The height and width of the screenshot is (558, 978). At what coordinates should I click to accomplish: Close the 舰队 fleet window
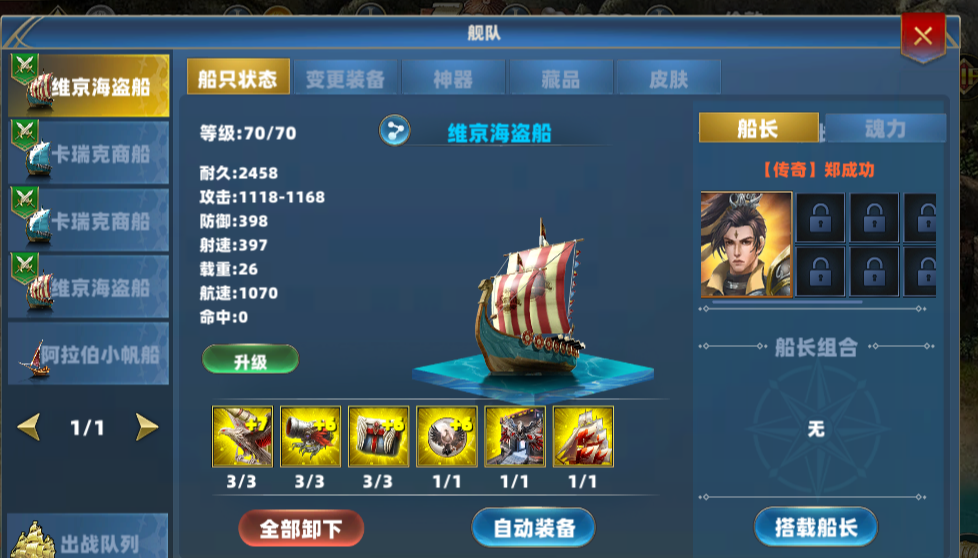(922, 37)
